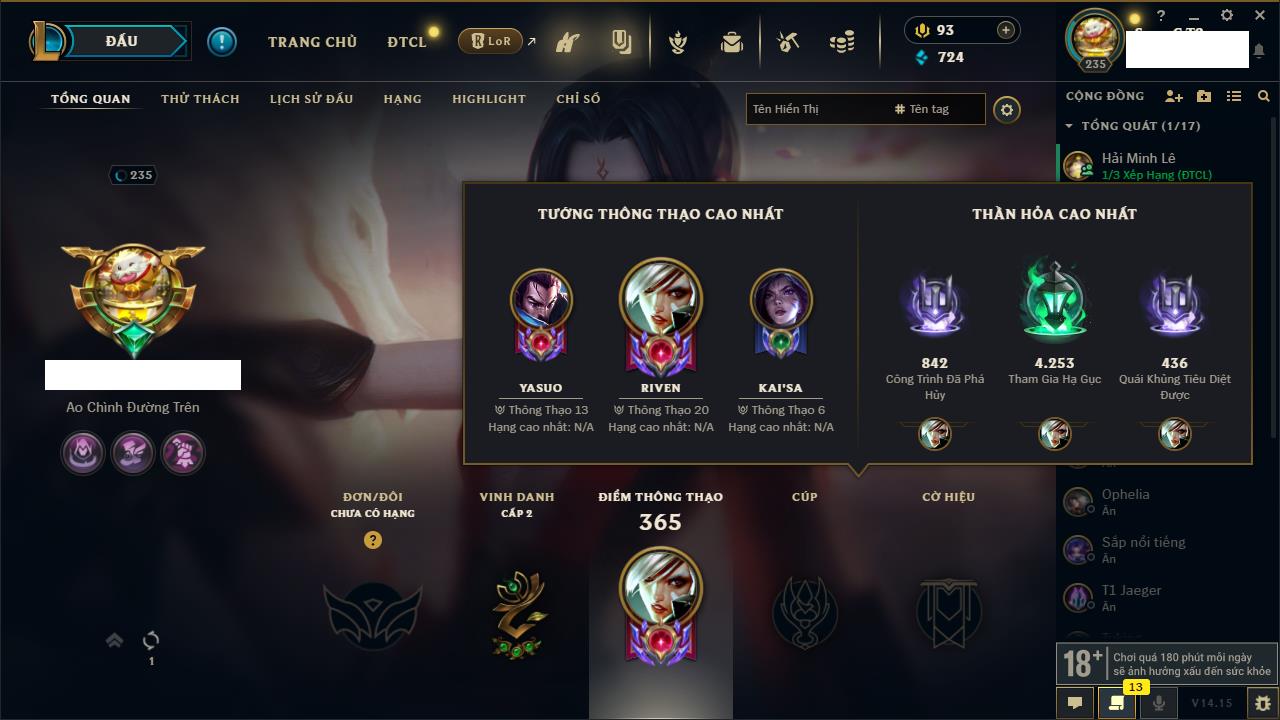1280x720 pixels.
Task: Go to the ĐTCL game mode
Action: [407, 42]
